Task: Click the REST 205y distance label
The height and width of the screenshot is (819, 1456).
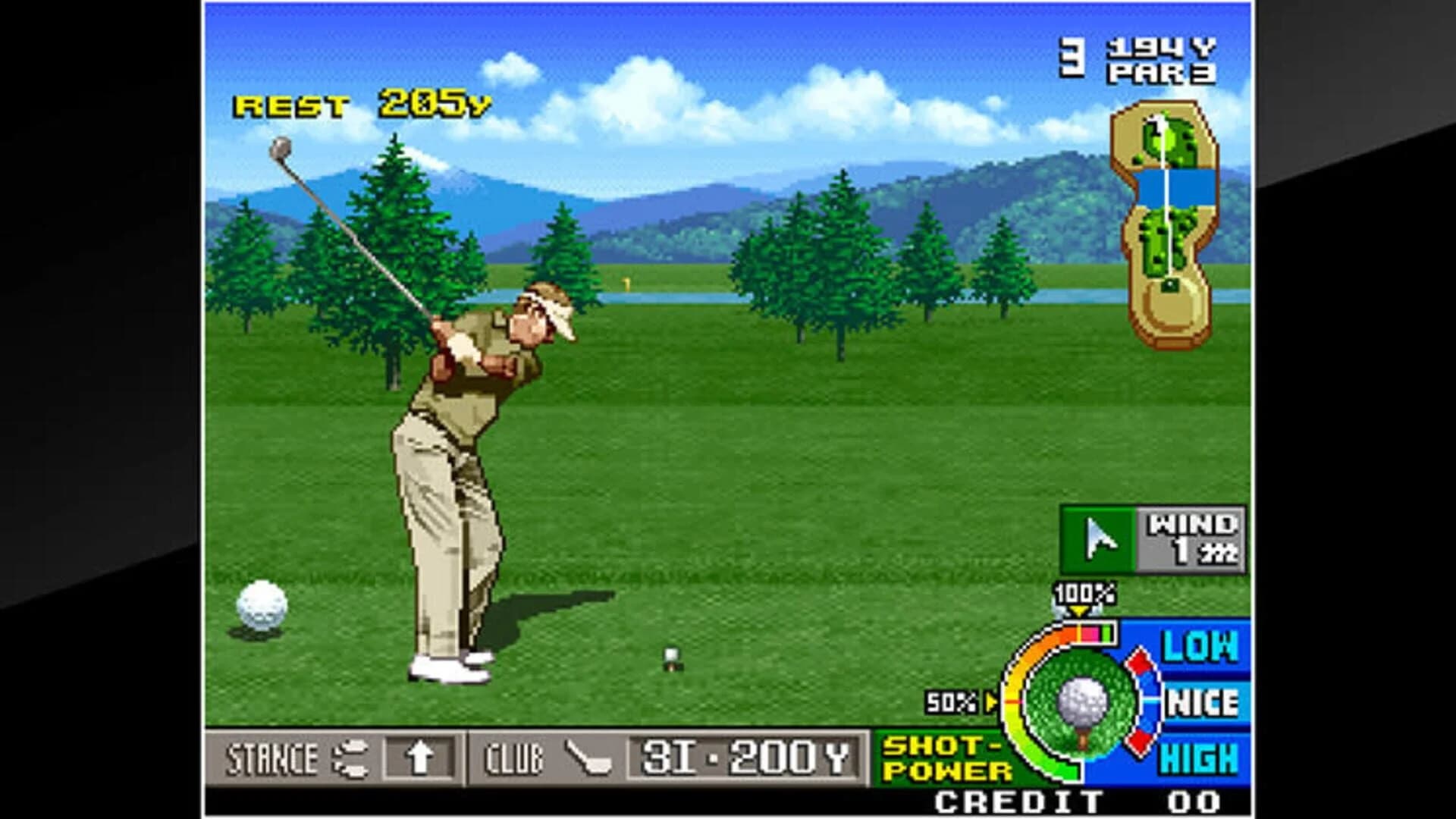Action: (x=361, y=104)
